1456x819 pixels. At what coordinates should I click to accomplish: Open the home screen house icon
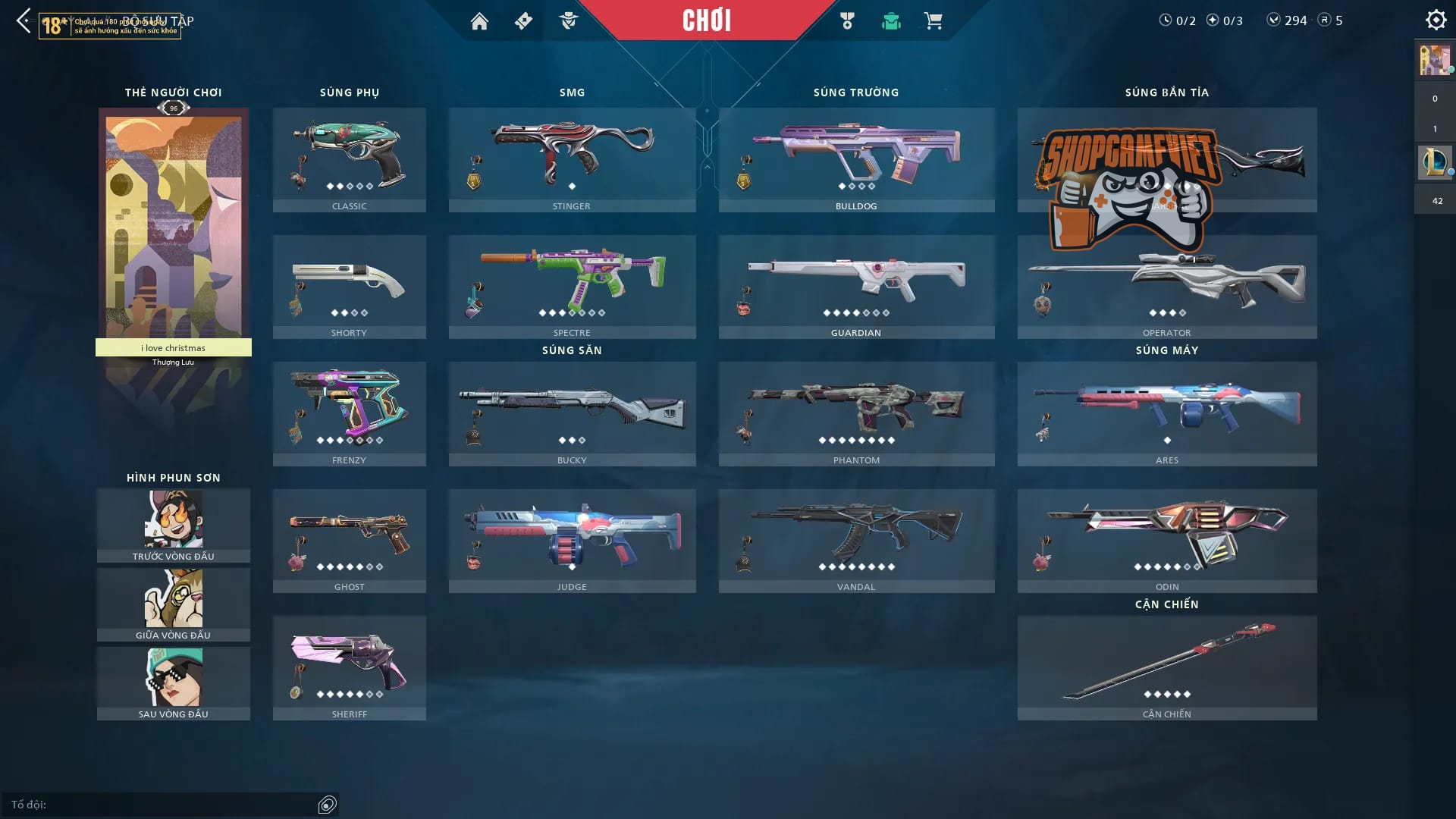480,21
